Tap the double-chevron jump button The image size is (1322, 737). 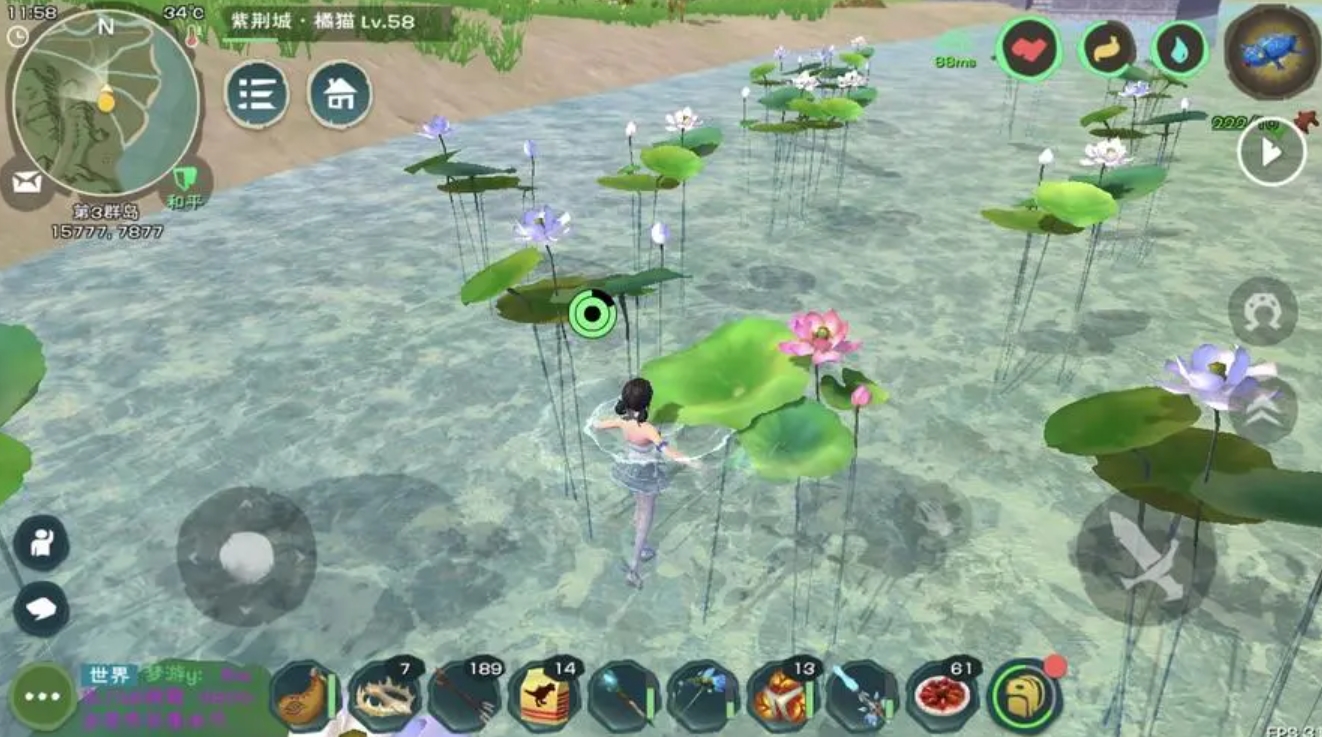pos(1262,410)
